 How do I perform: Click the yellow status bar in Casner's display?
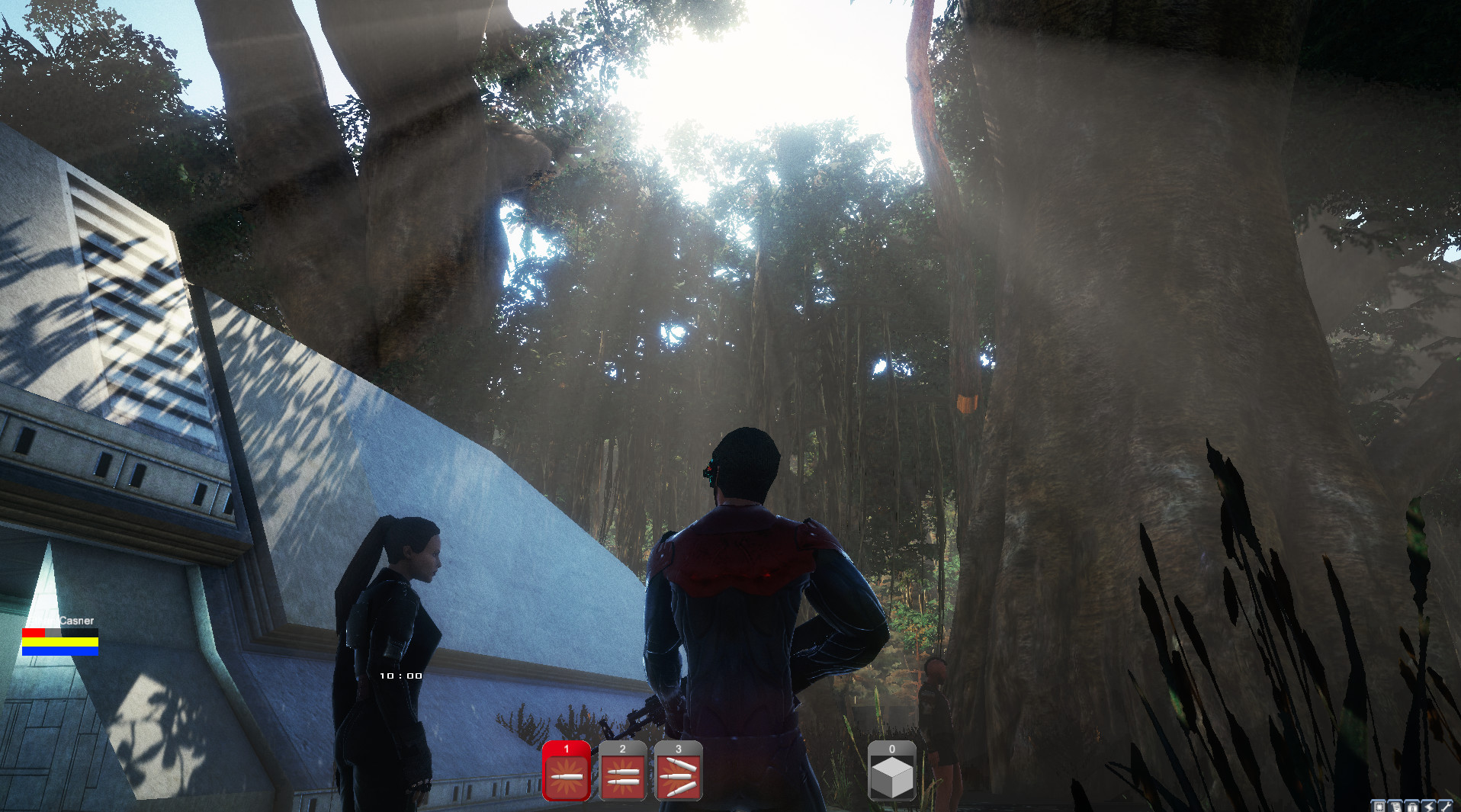[60, 641]
